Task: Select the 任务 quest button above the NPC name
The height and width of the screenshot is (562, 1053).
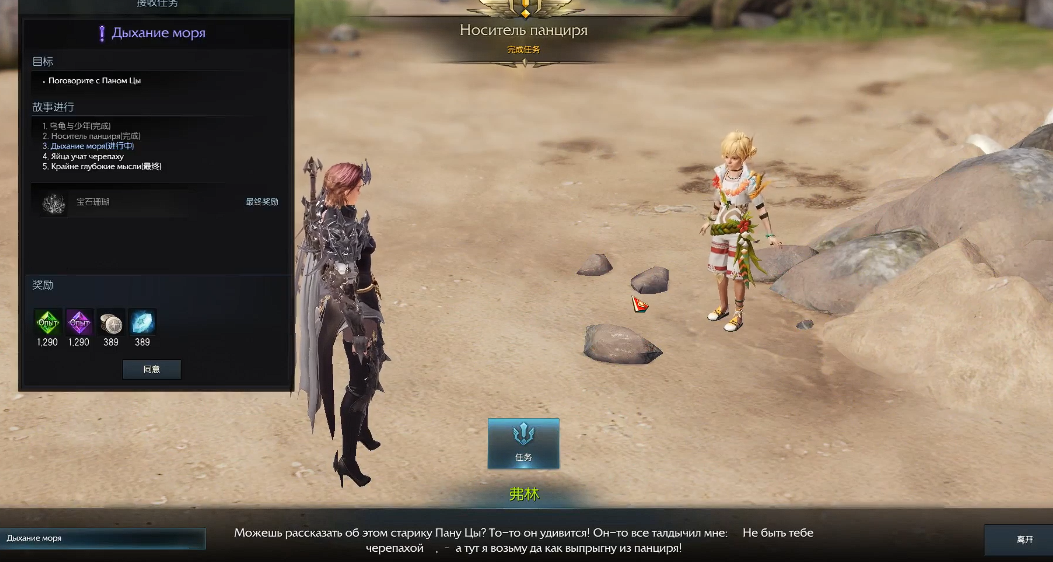Action: [523, 443]
